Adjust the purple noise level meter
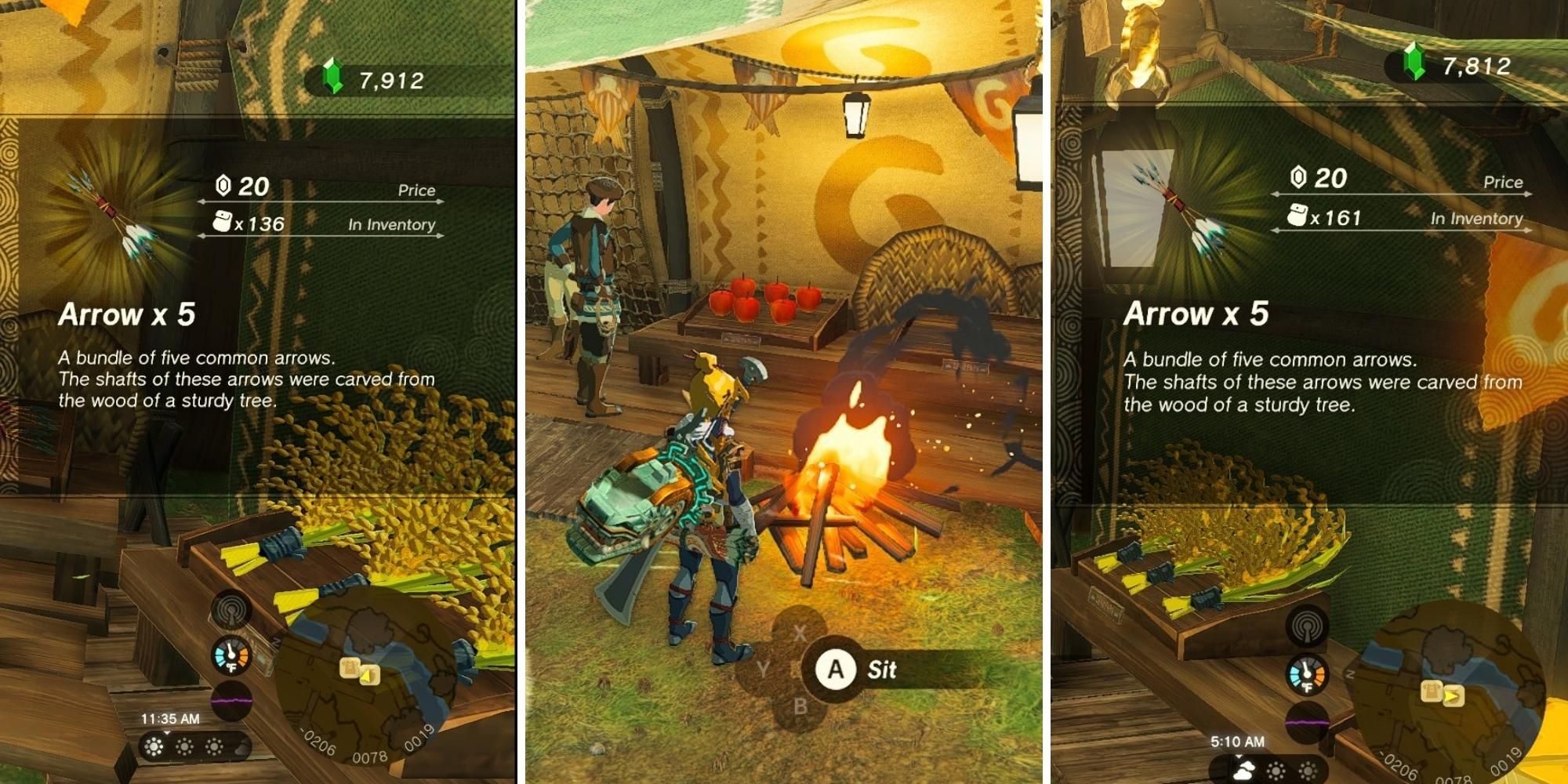Image resolution: width=1568 pixels, height=784 pixels. tap(231, 700)
